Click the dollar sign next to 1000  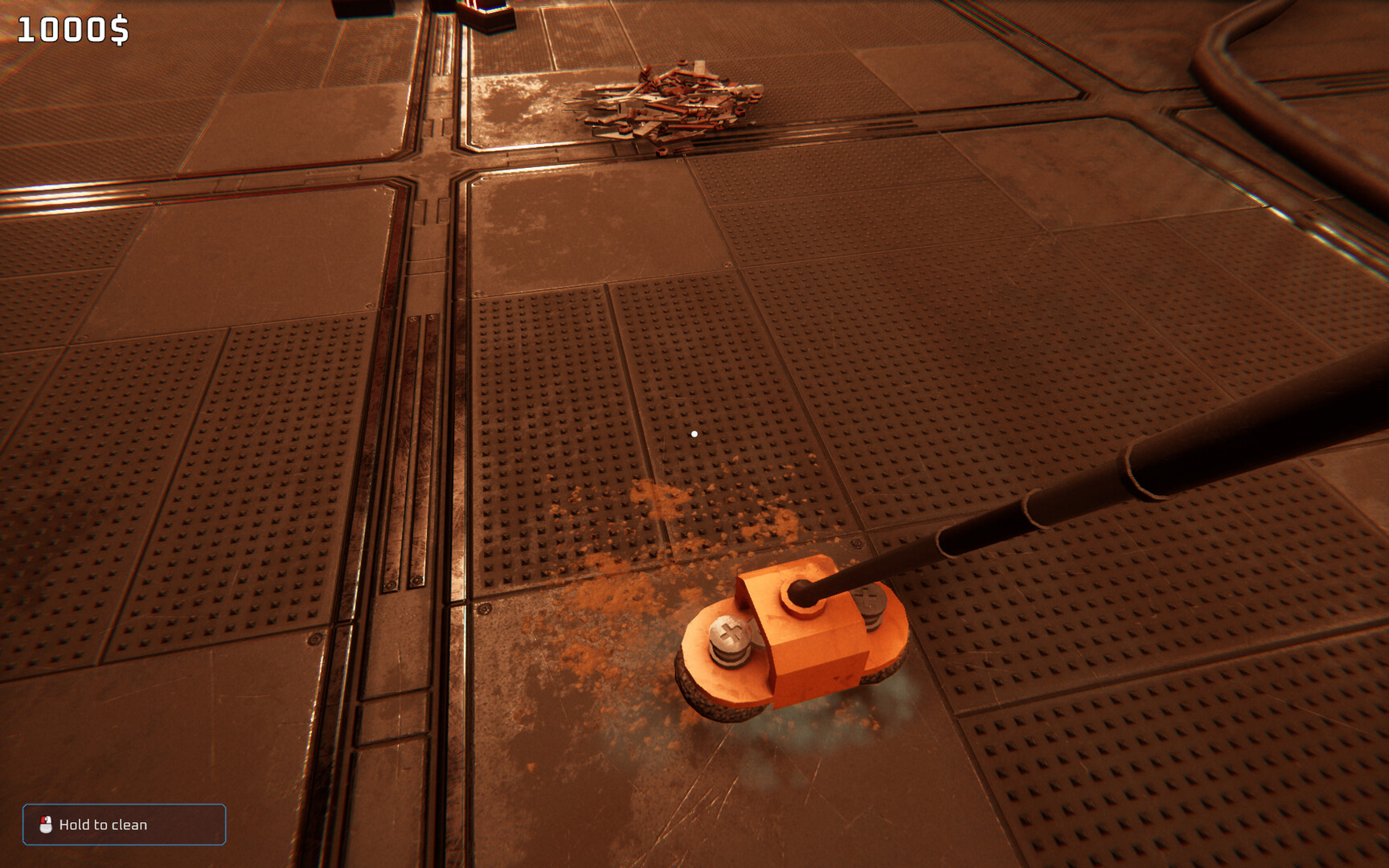pyautogui.click(x=119, y=29)
